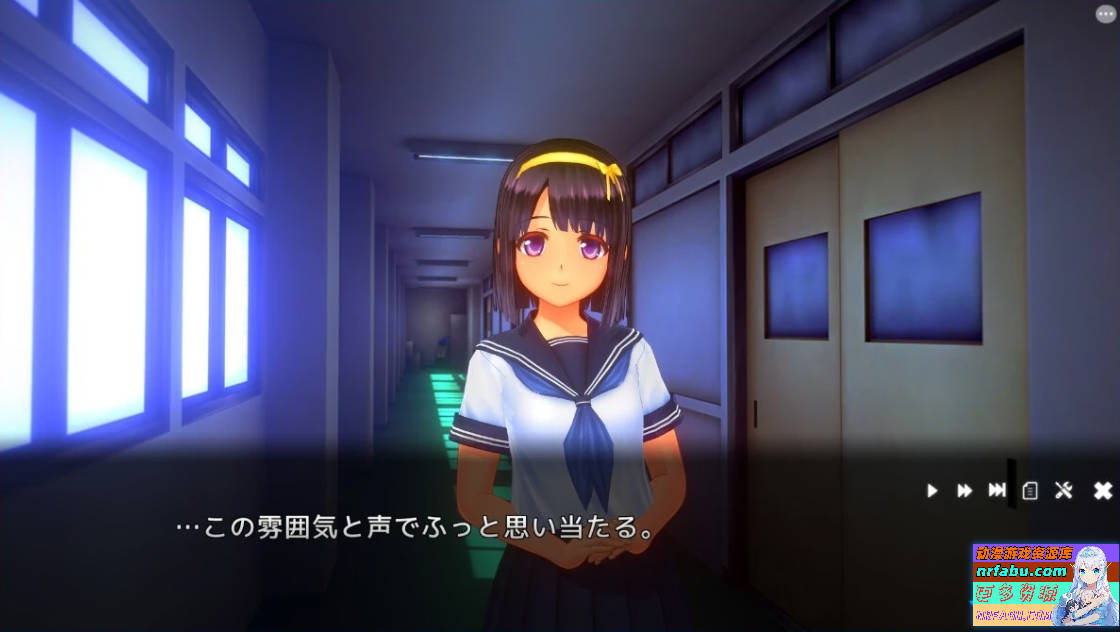Skip ahead using the skip-to-end icon

coord(997,490)
